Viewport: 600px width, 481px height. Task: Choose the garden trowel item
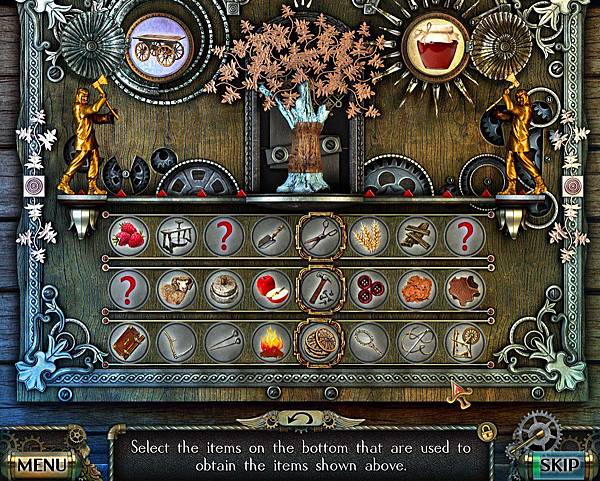(273, 236)
